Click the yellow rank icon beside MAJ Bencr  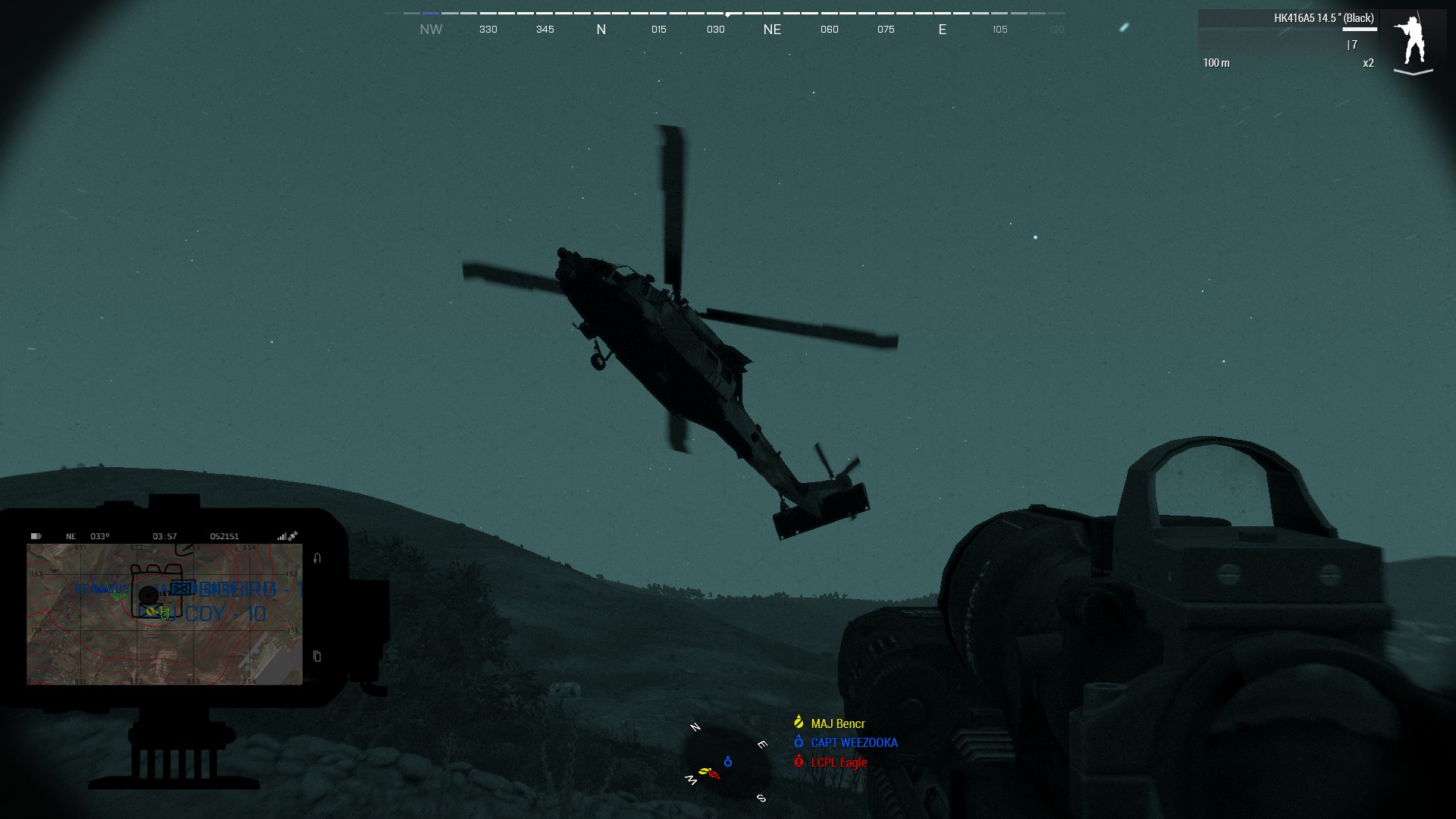click(x=798, y=723)
